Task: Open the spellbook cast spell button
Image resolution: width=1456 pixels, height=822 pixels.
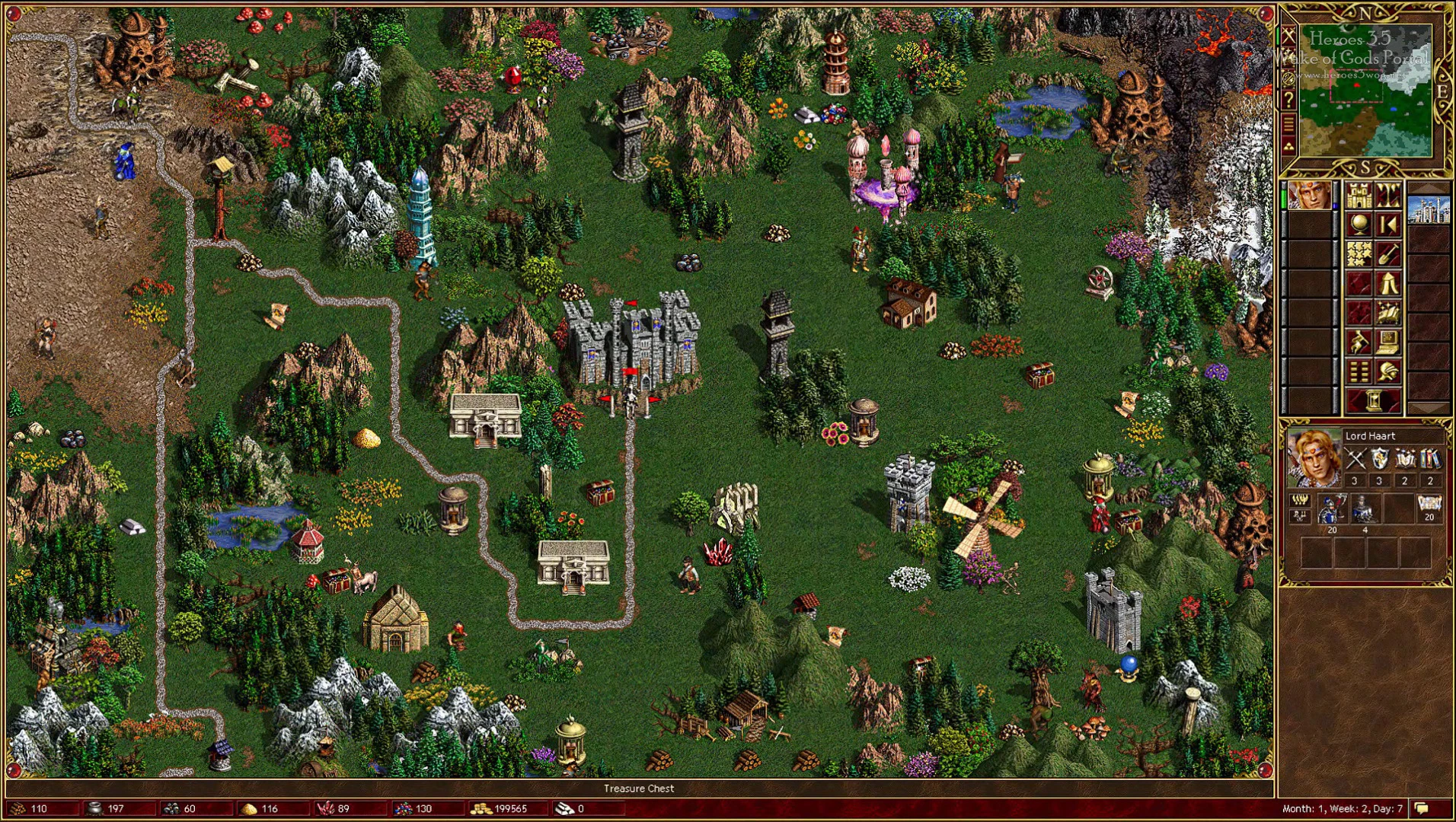Action: (x=1388, y=313)
